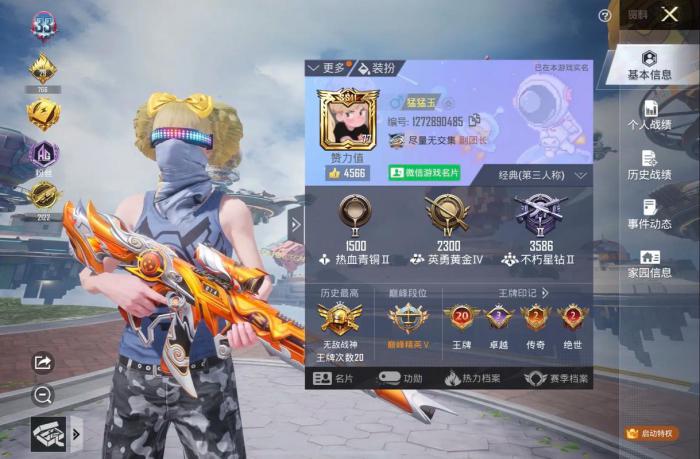View the 热力档案 profile
The image size is (700, 459).
tap(473, 379)
